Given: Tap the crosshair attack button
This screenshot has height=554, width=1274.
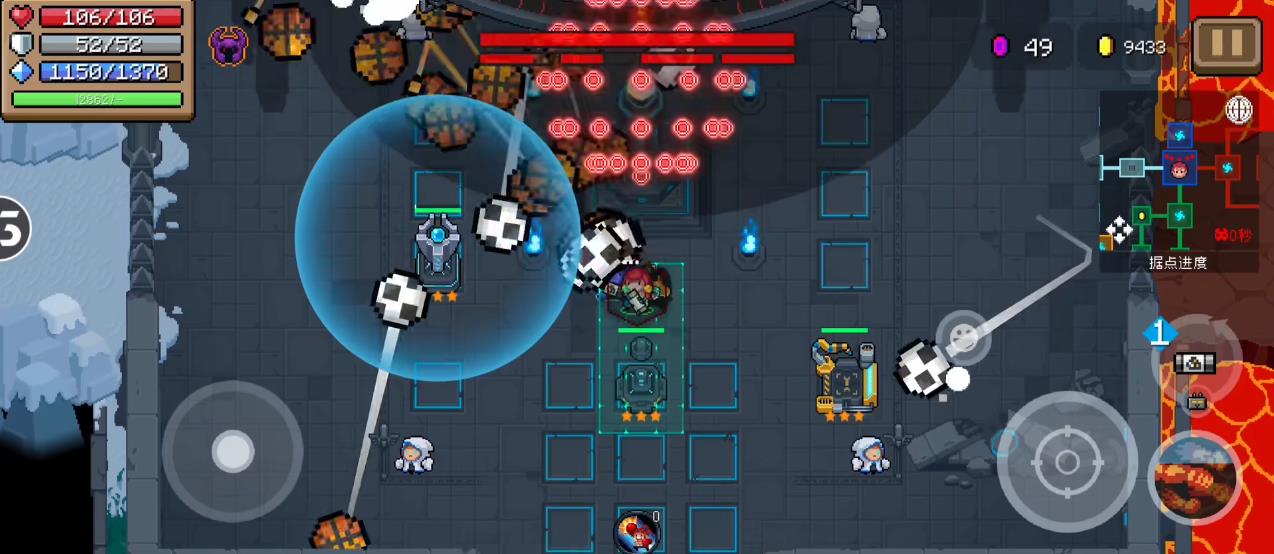Looking at the screenshot, I should tap(1067, 462).
